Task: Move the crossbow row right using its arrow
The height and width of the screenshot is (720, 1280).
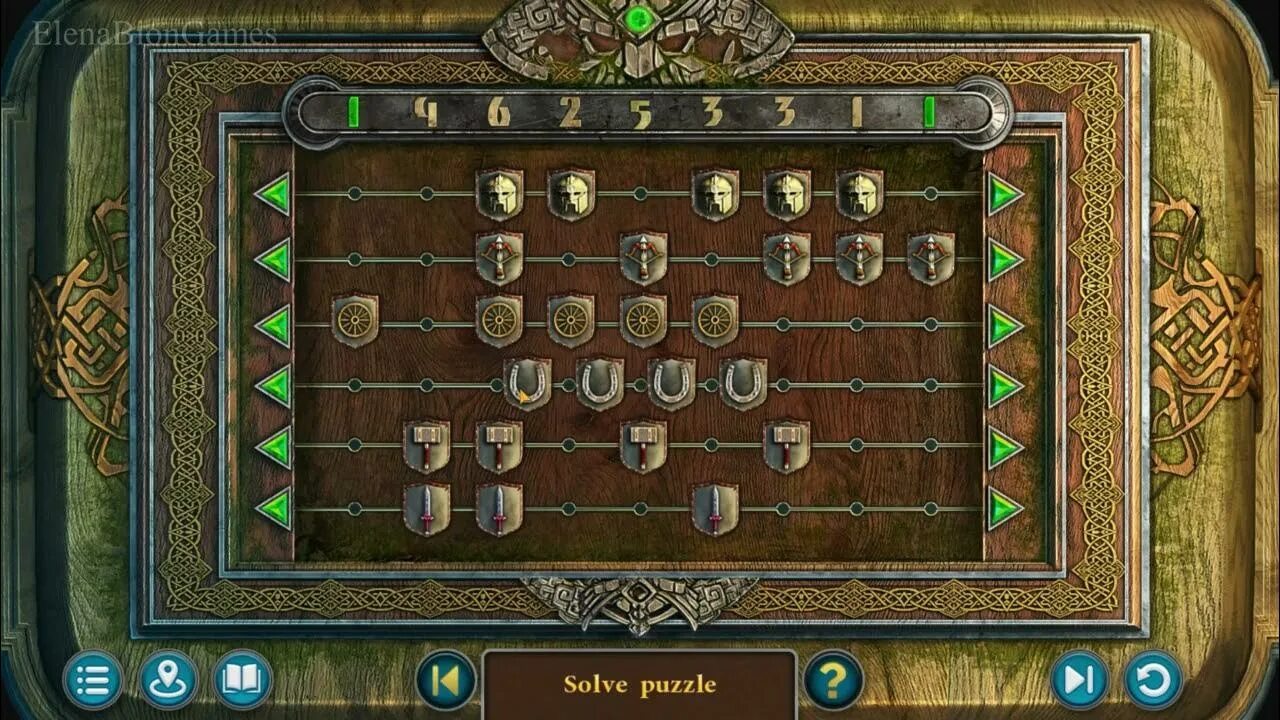Action: point(1005,260)
